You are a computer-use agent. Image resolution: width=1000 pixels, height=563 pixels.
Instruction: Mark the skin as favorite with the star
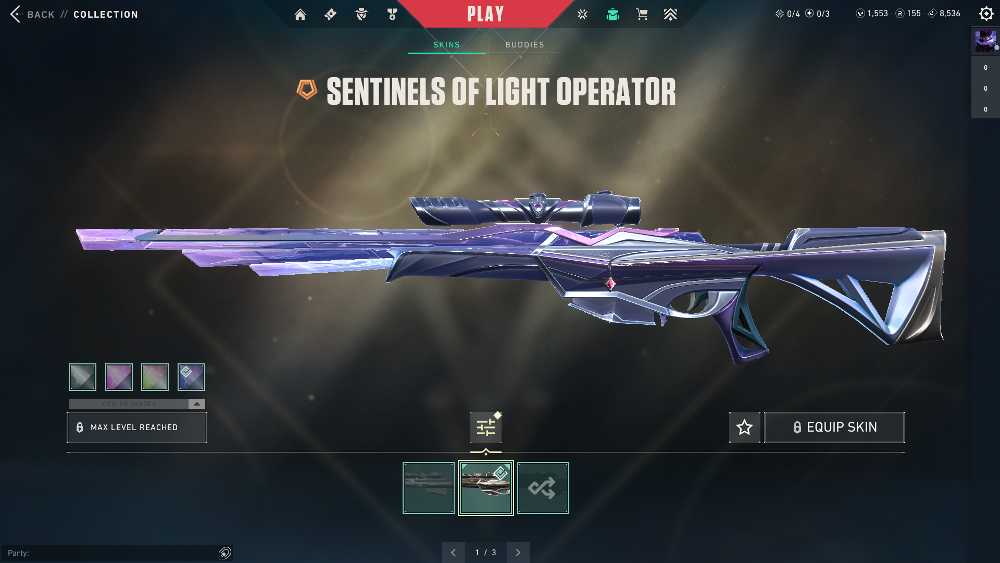coord(744,428)
